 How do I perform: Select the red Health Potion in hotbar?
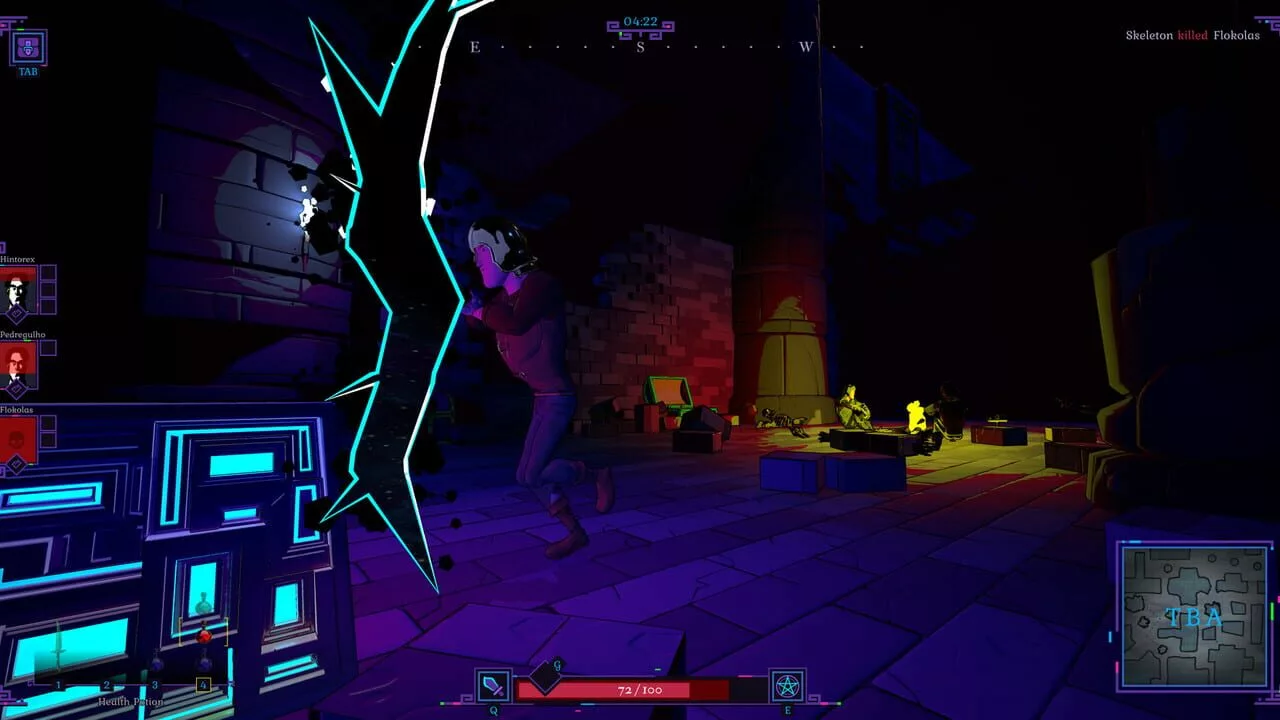pyautogui.click(x=203, y=636)
